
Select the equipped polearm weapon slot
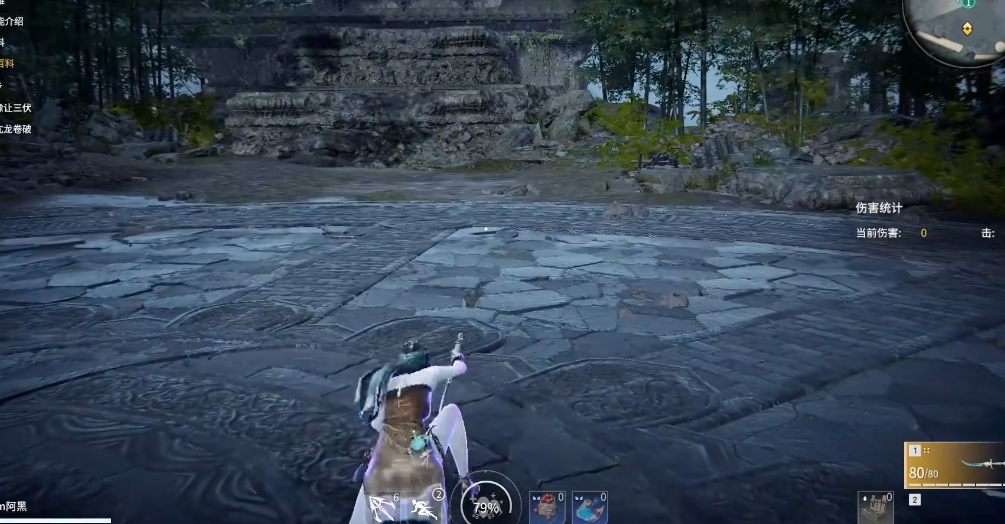coord(953,467)
